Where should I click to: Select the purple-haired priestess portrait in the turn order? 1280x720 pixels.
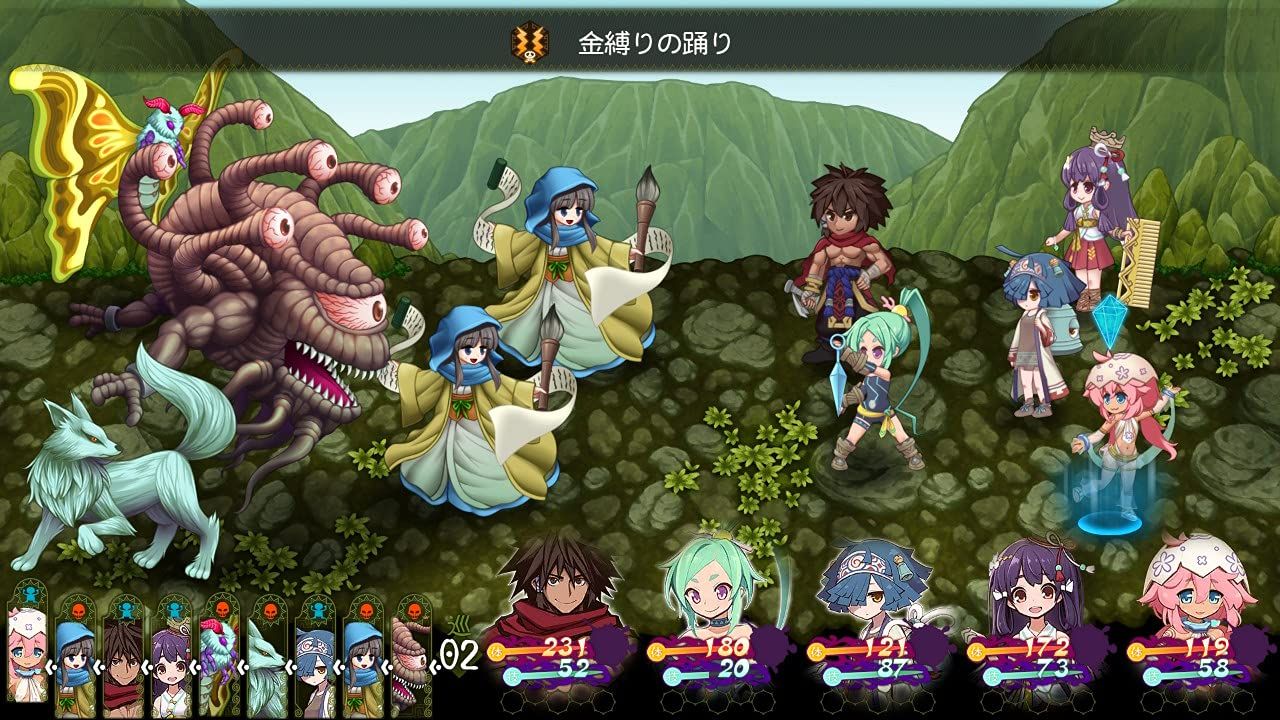(169, 662)
